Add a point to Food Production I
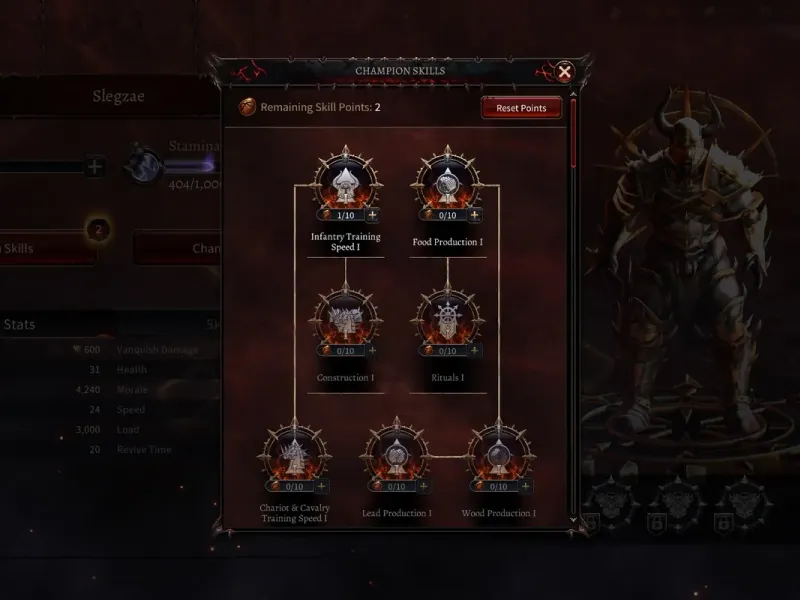The width and height of the screenshot is (800, 600). coord(474,215)
